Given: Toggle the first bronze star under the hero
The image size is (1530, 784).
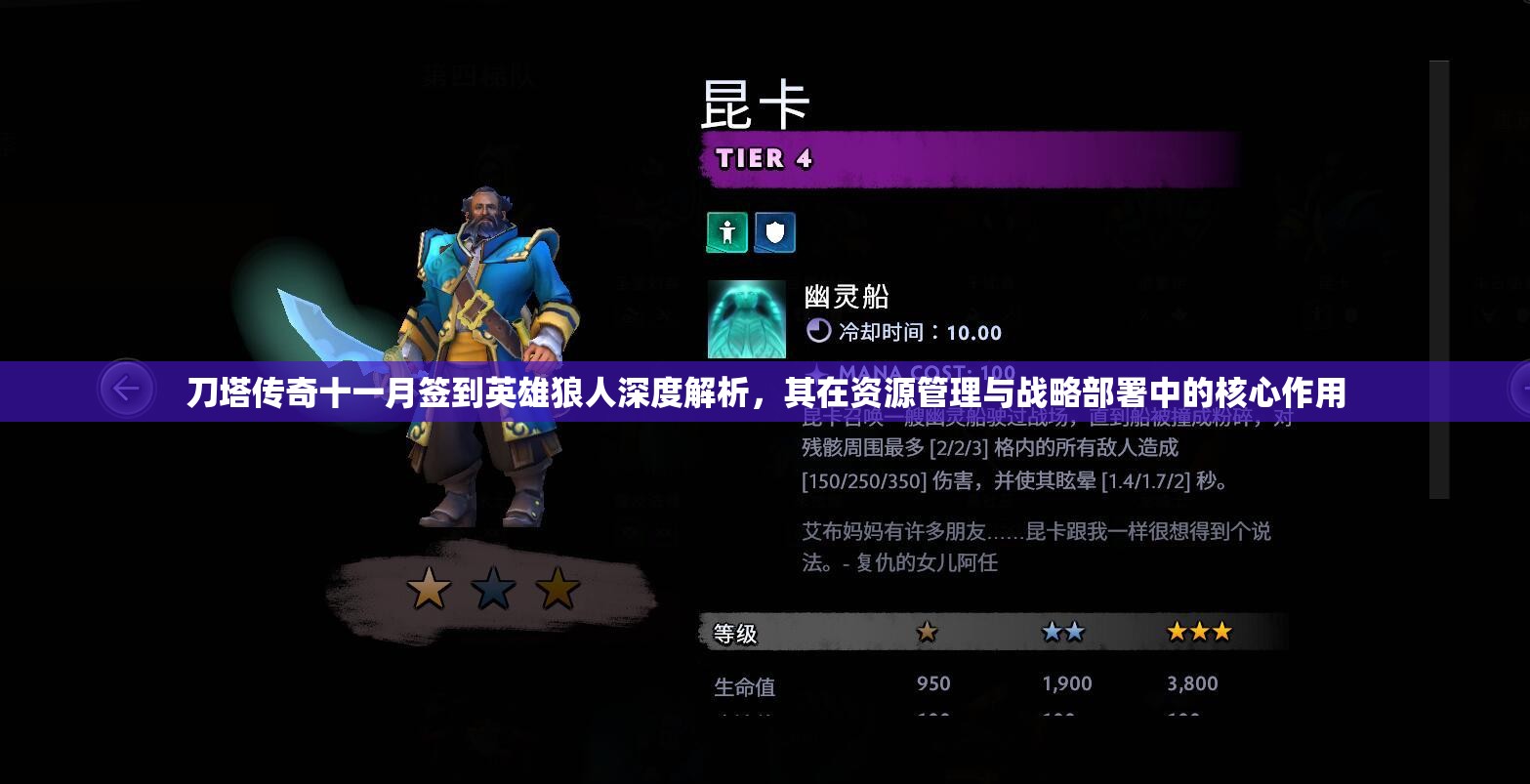Looking at the screenshot, I should coord(430,588).
